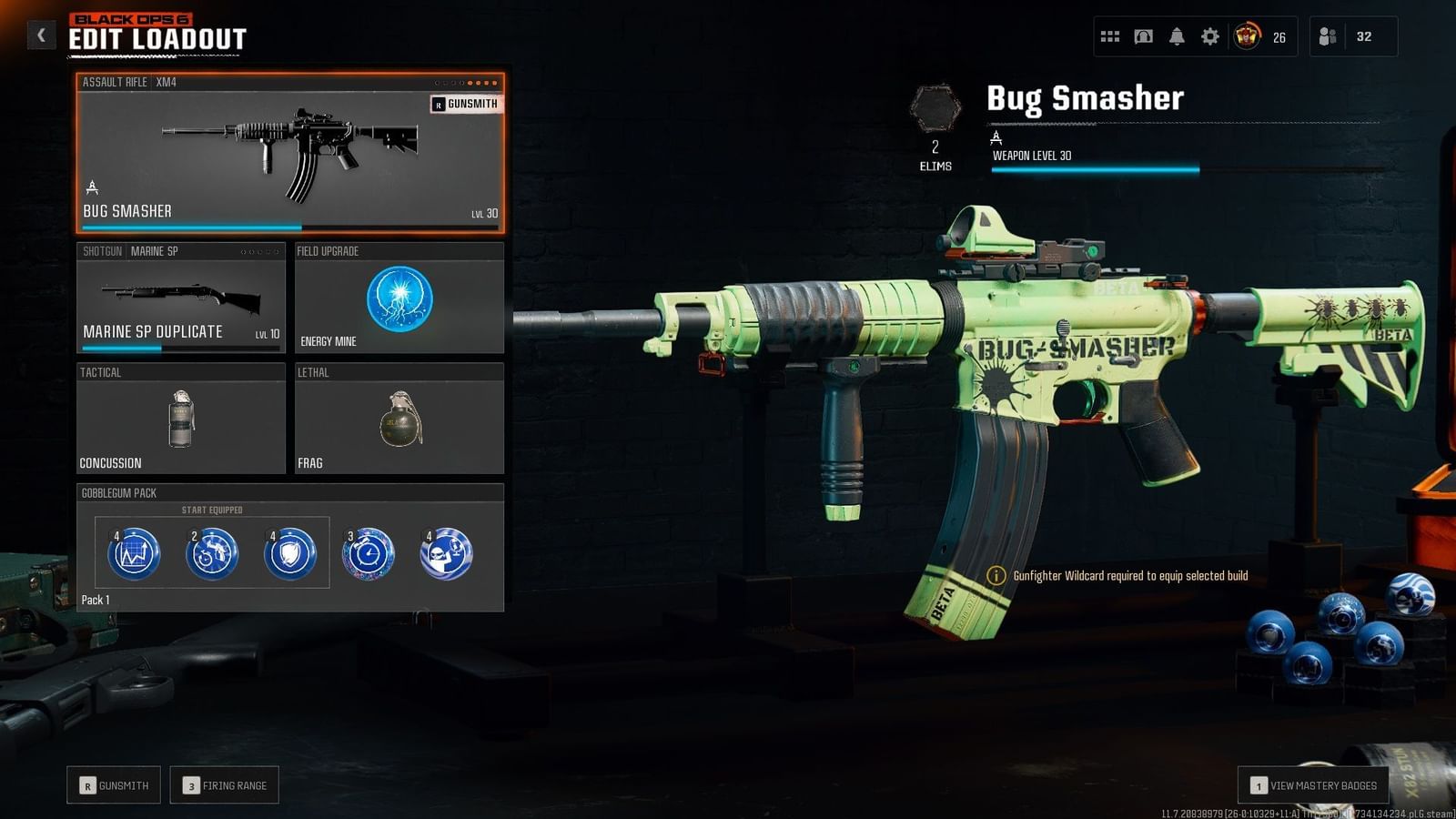Viewport: 1456px width, 819px height.
Task: Open Gunsmith from the bottom bar
Action: coord(114,785)
